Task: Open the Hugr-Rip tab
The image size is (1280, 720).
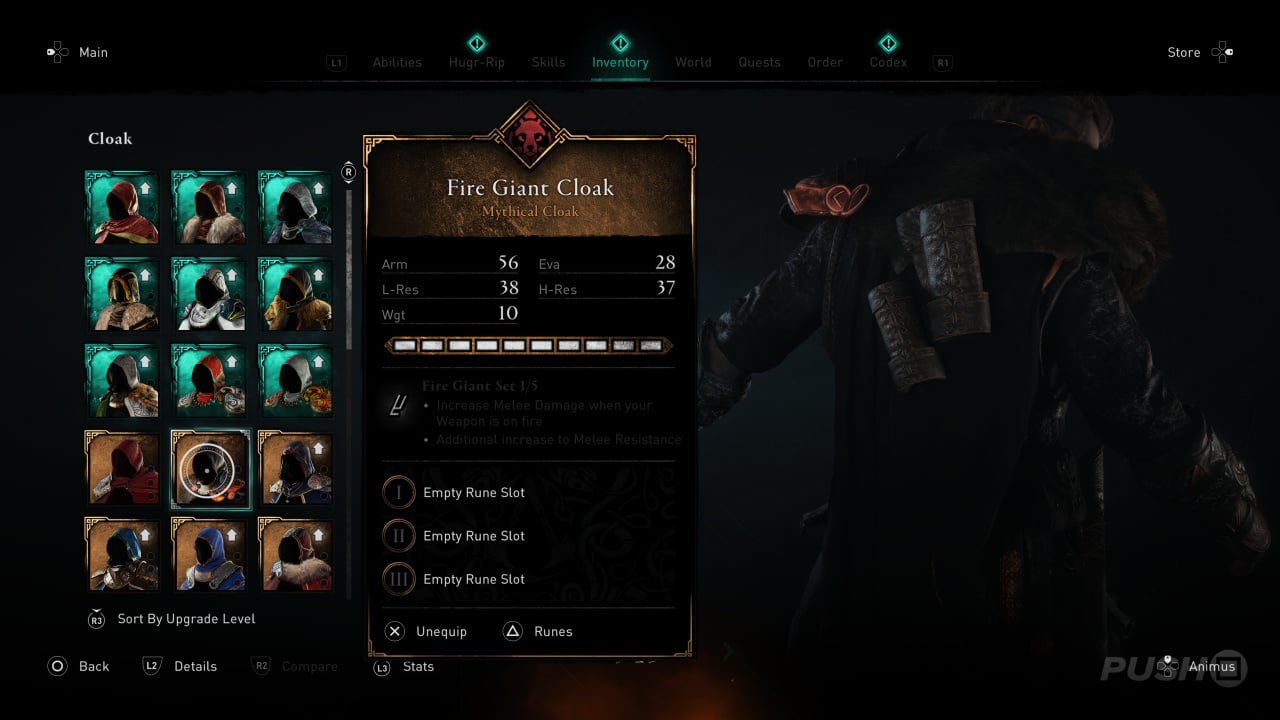Action: tap(476, 62)
